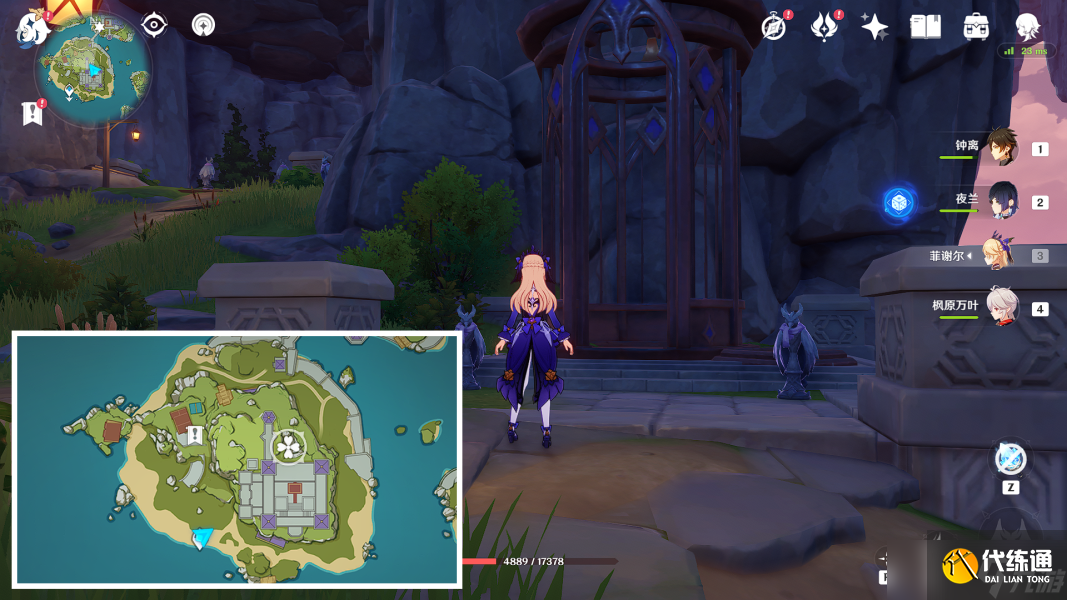Open the circular minimap
This screenshot has height=600, width=1067.
point(92,71)
